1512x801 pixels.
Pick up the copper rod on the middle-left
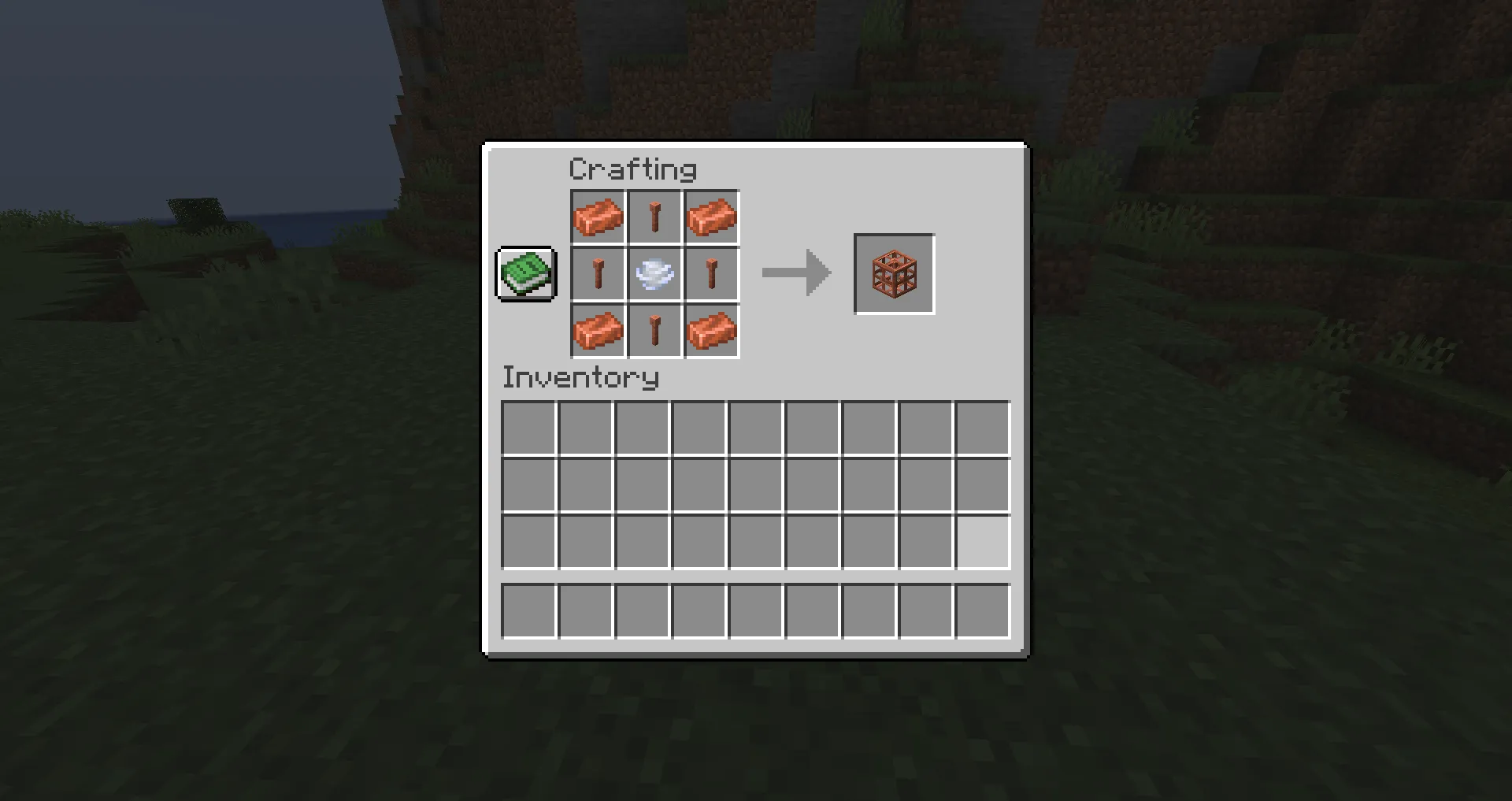(x=598, y=273)
